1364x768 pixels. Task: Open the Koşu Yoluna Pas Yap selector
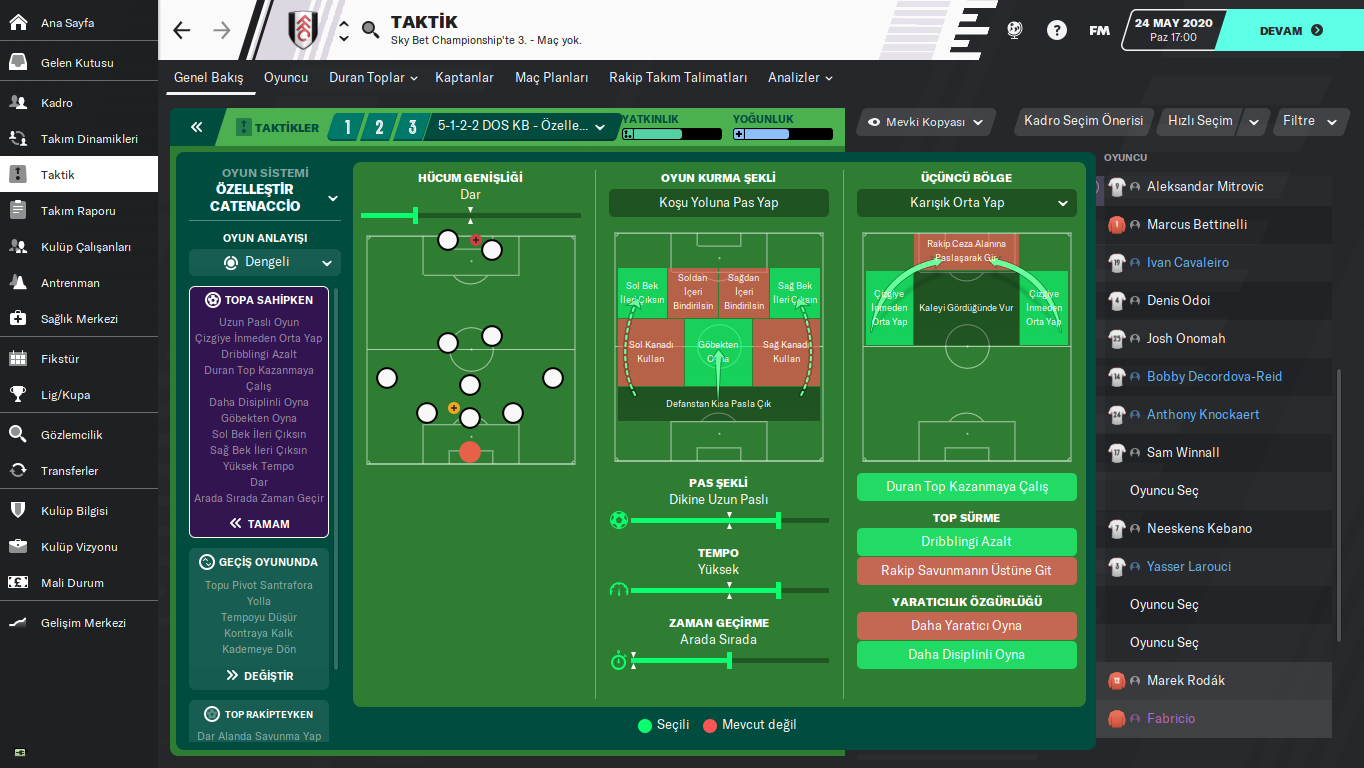(718, 203)
